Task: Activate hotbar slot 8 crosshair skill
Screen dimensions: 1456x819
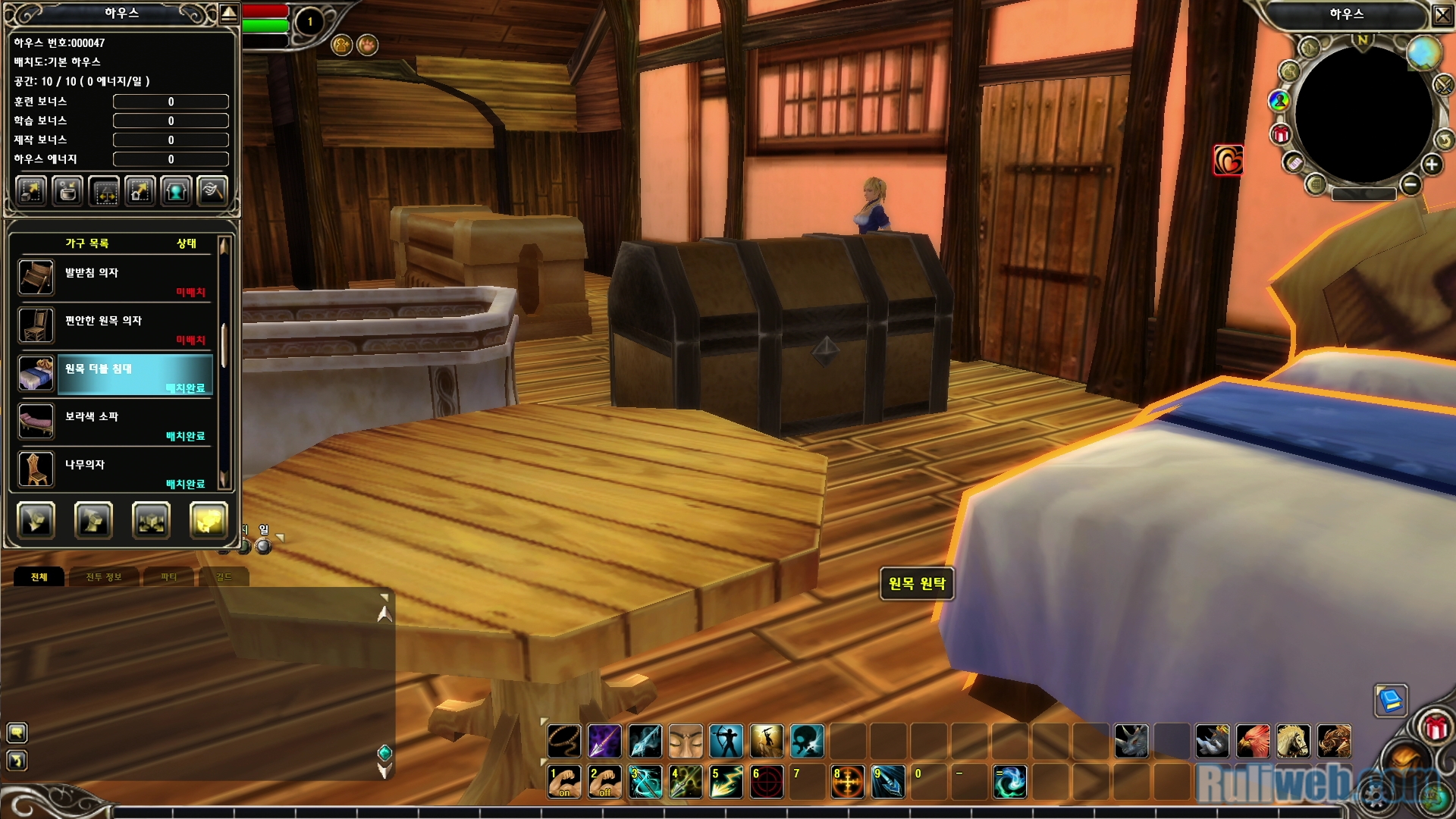Action: (x=847, y=782)
